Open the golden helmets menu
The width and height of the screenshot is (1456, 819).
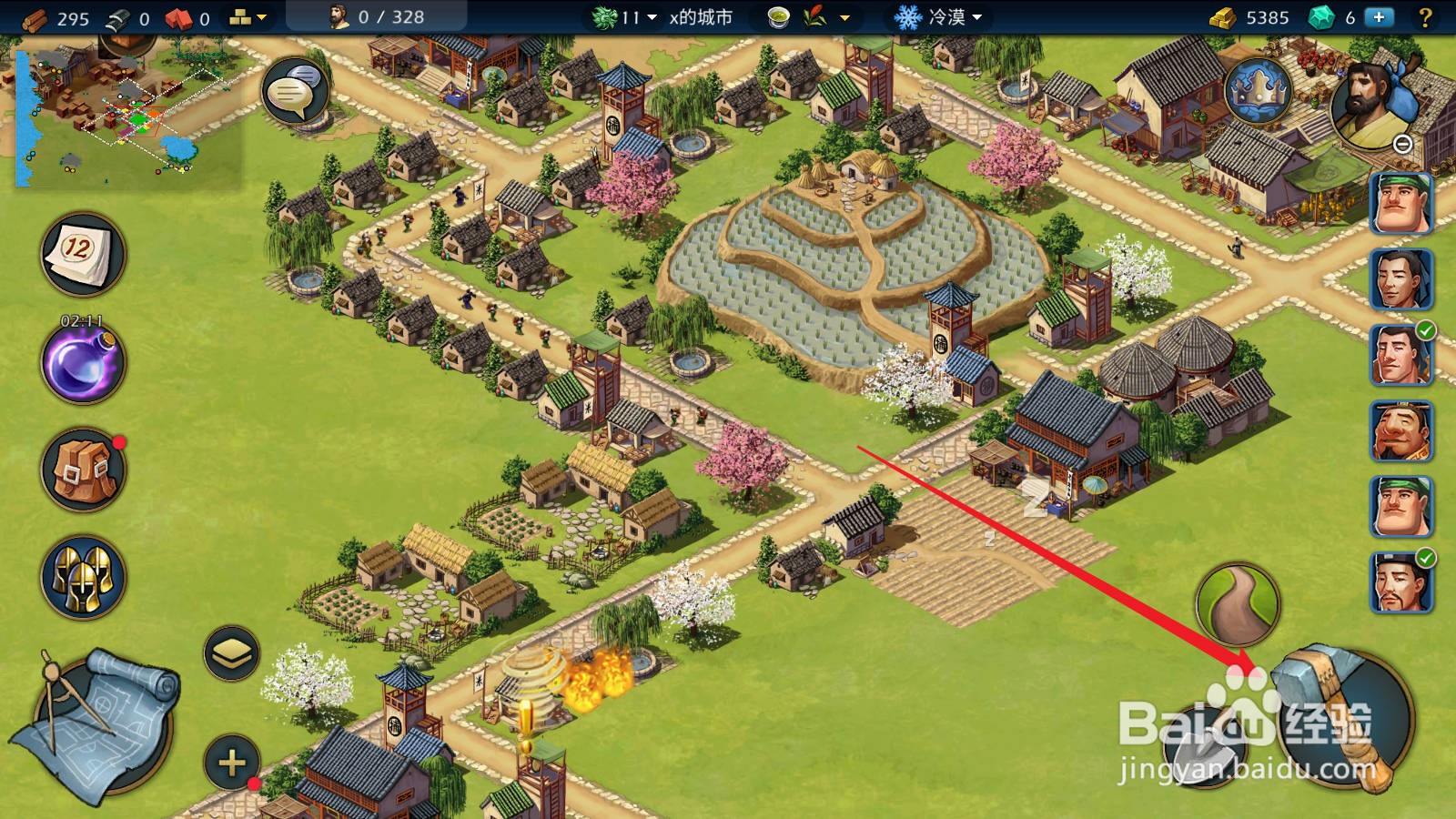82,577
